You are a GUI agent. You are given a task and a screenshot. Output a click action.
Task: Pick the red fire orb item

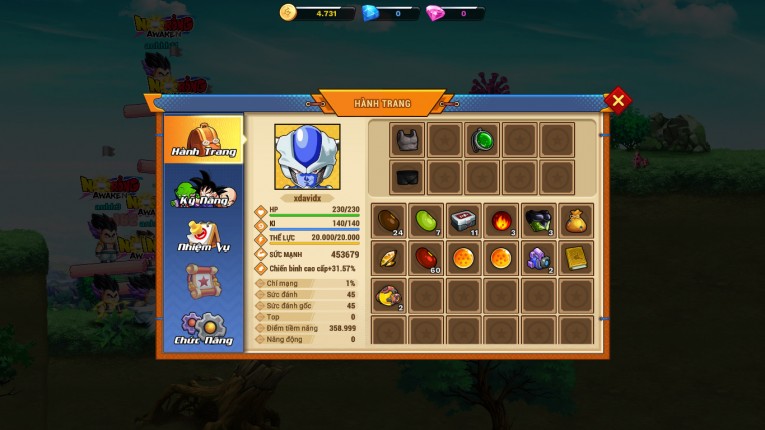501,221
